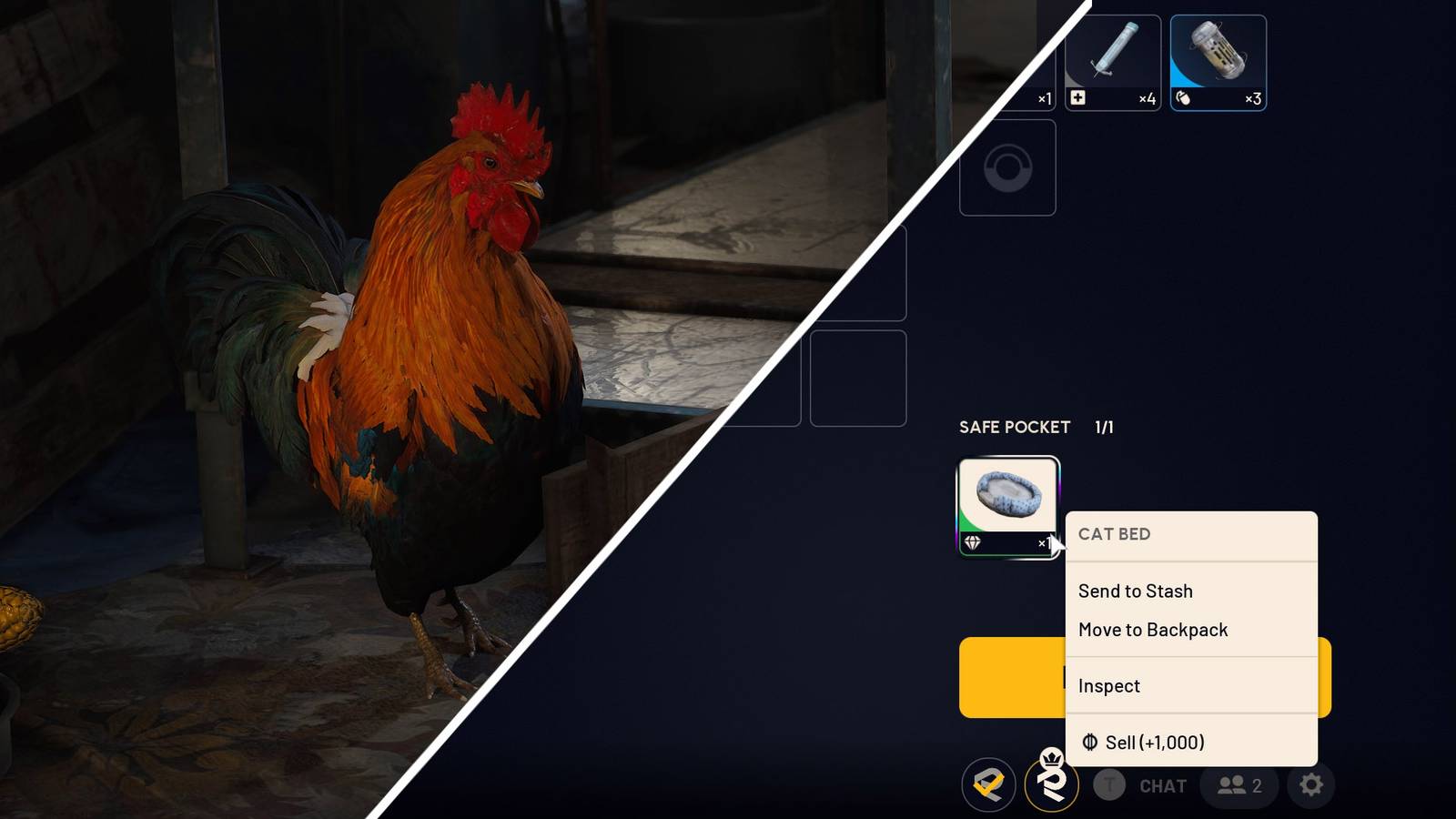Click the medical cross badge on the syringe slot
The image size is (1456, 819).
coord(1077,96)
